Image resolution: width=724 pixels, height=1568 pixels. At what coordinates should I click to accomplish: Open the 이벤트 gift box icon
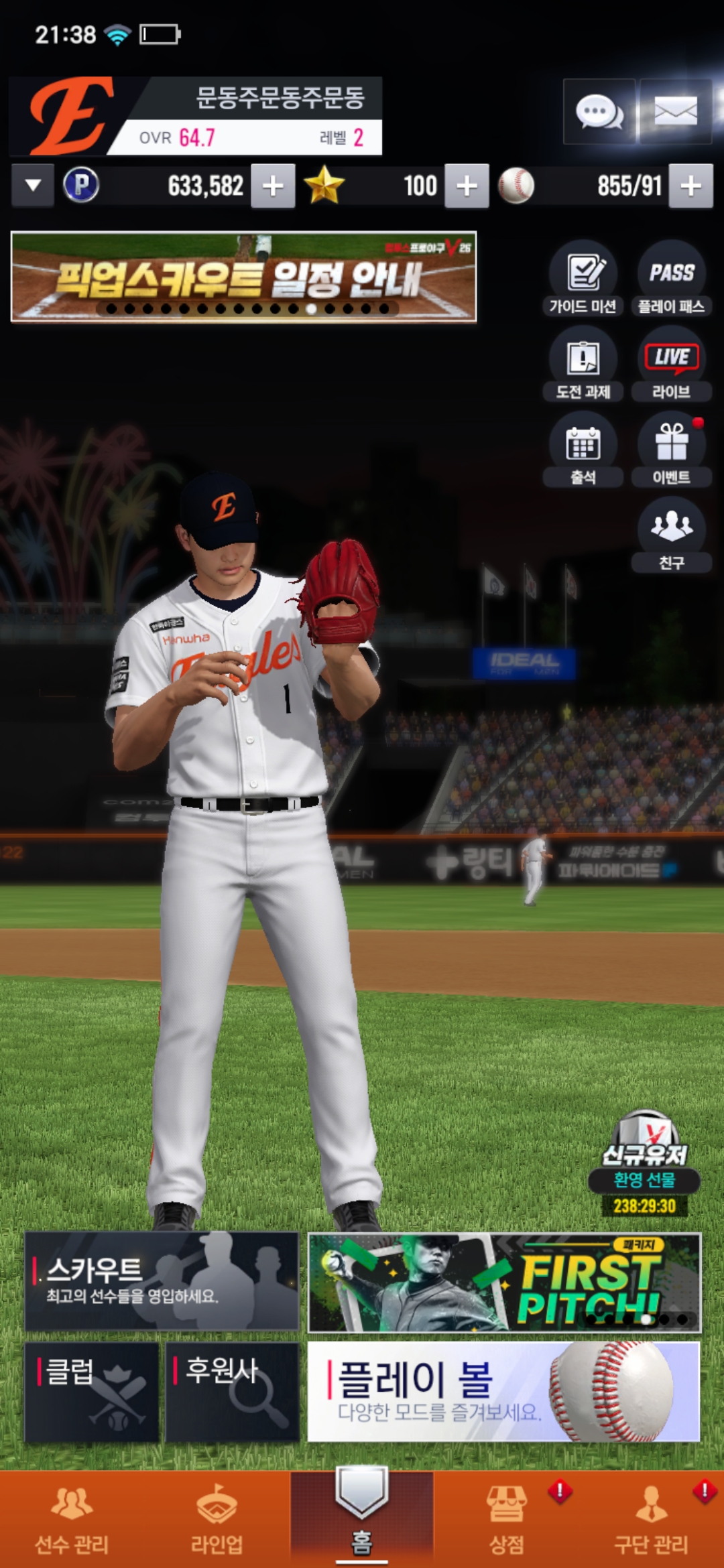[671, 450]
